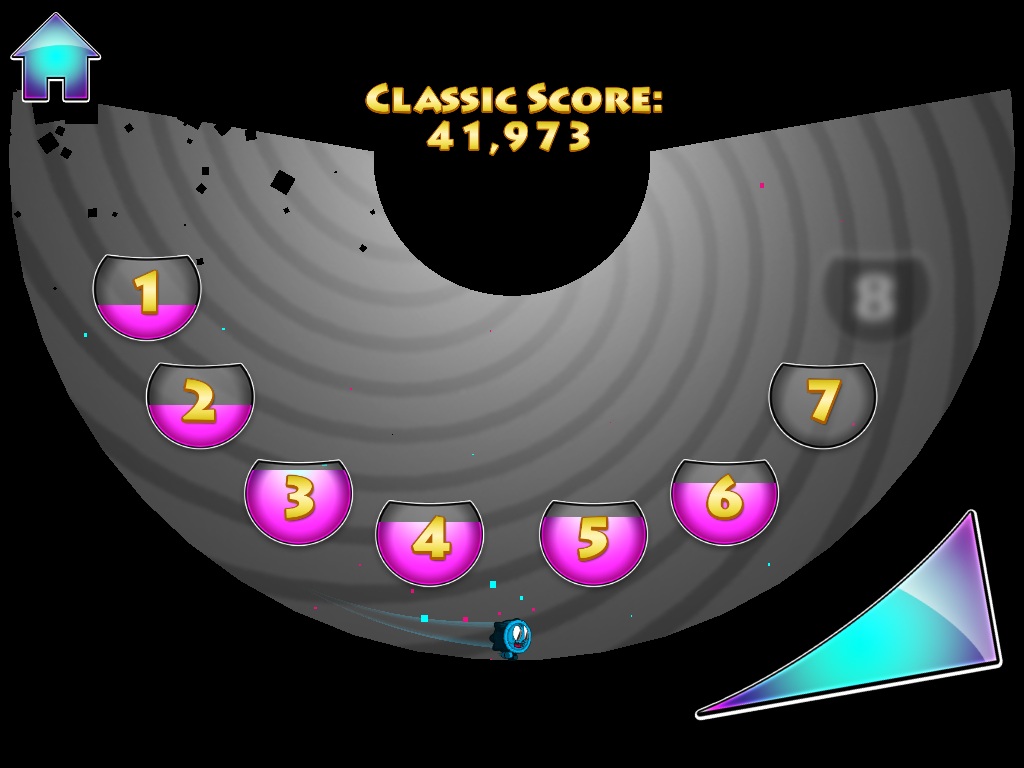Pick the level 4 bowl
1024x768 pixels.
[x=429, y=541]
